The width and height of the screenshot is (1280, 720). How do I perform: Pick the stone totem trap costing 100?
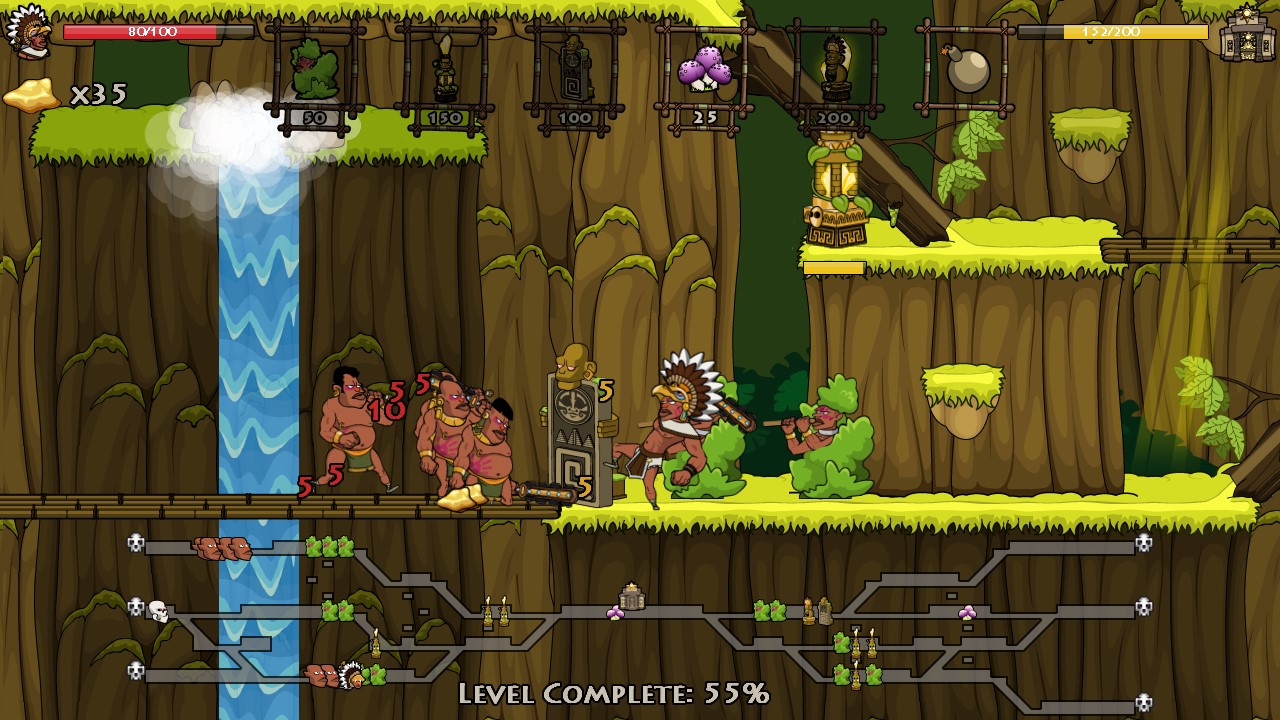pos(575,70)
